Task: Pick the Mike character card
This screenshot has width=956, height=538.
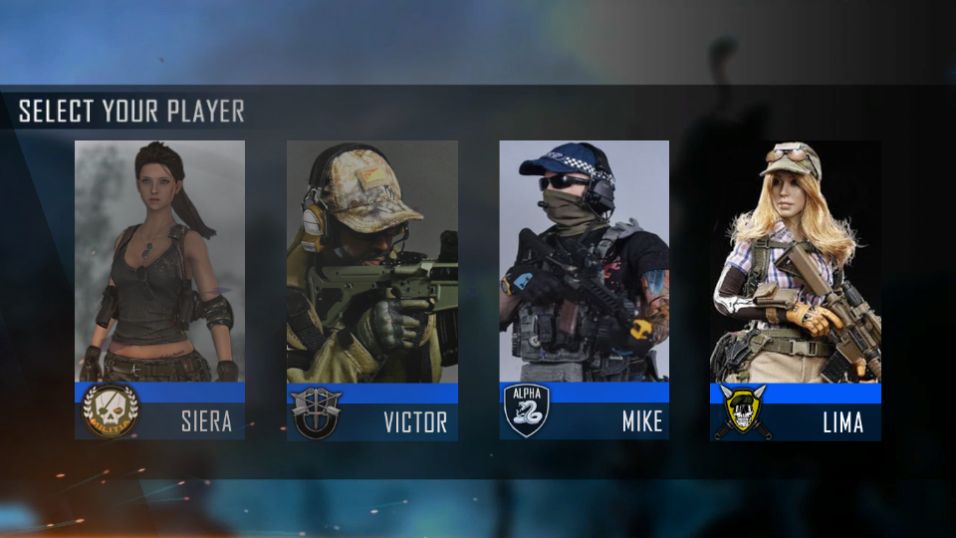Action: point(584,290)
